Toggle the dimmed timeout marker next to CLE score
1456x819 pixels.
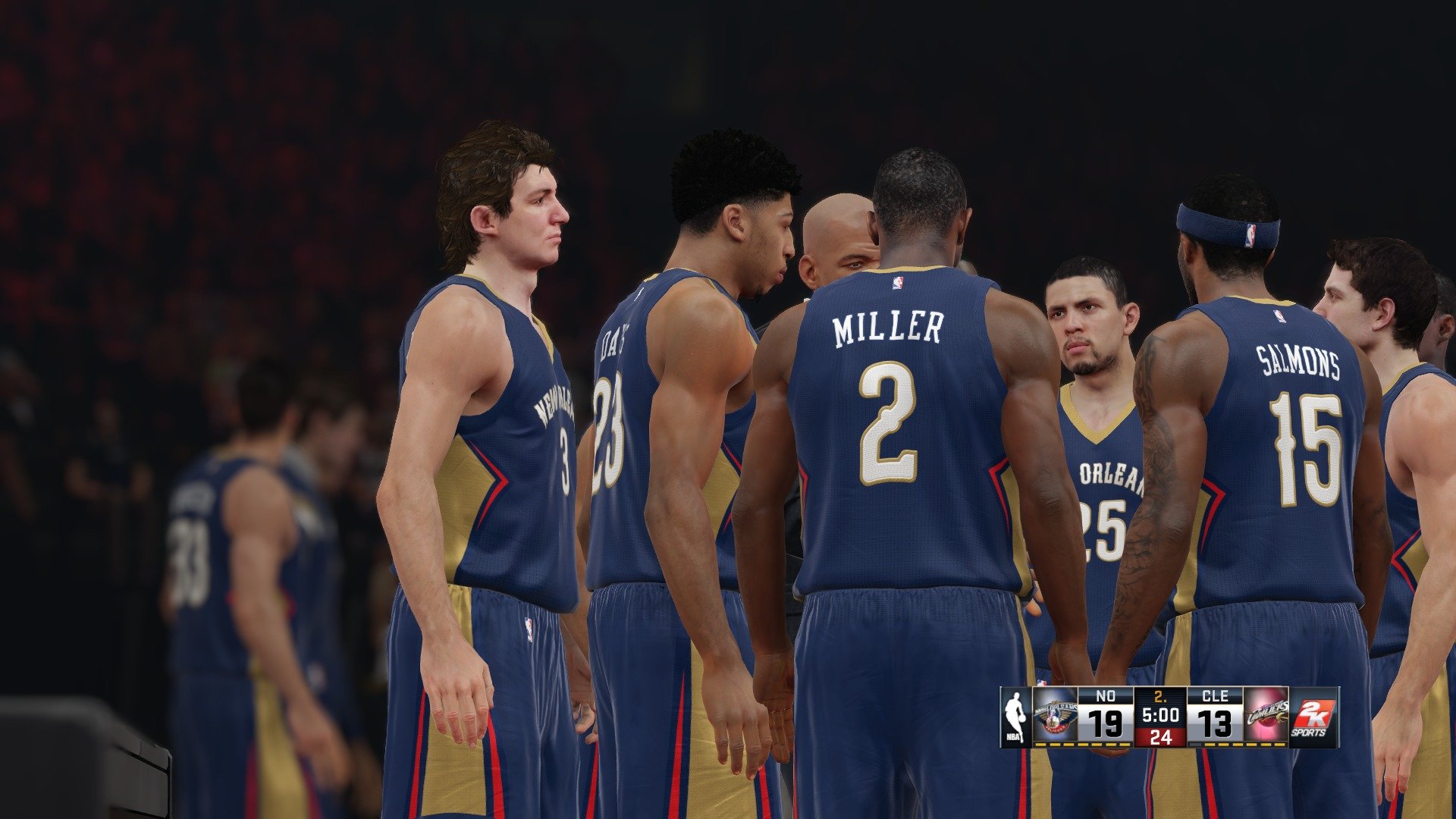[x=1196, y=745]
